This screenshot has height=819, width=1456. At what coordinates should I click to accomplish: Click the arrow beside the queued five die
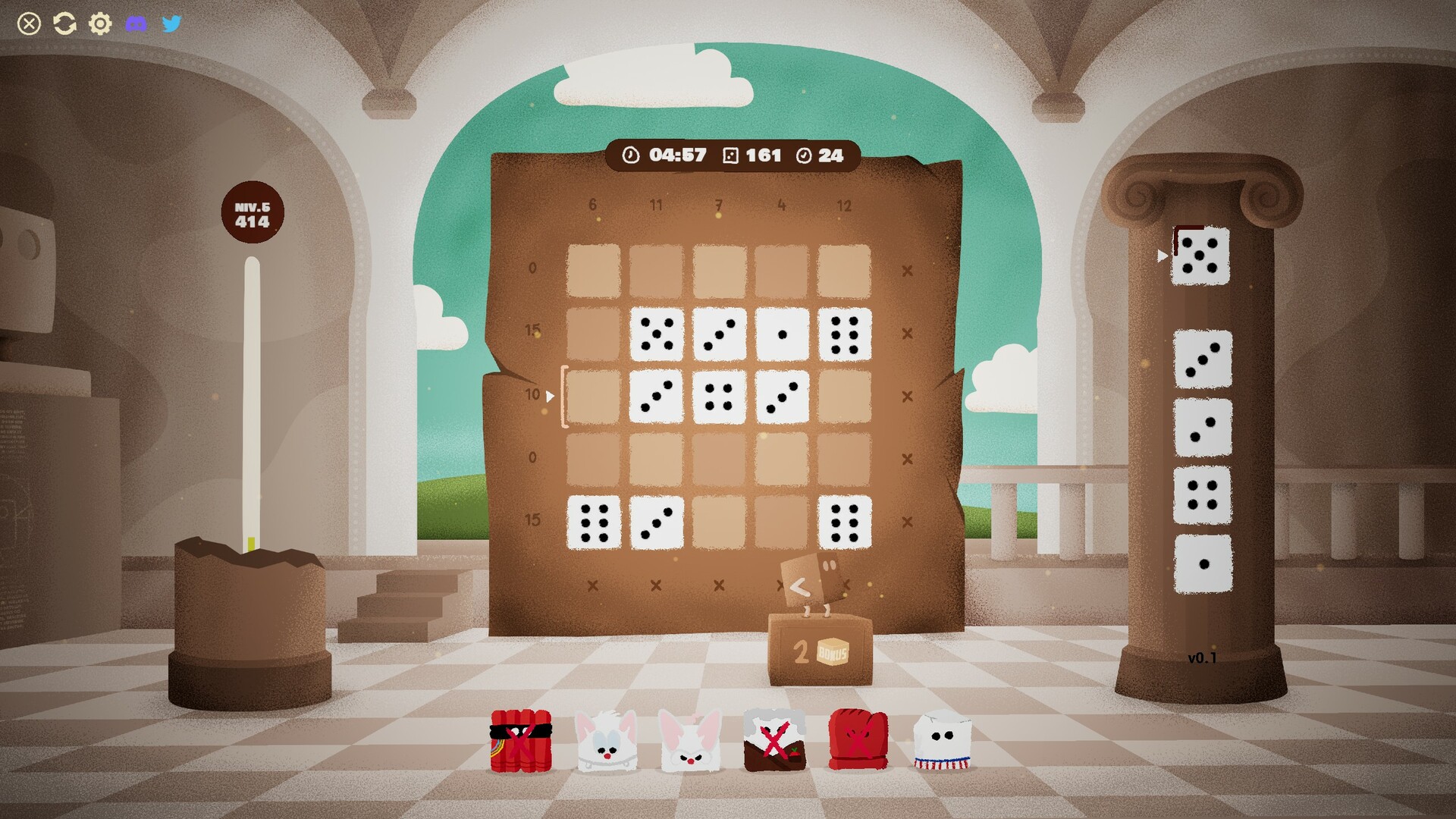point(1163,256)
